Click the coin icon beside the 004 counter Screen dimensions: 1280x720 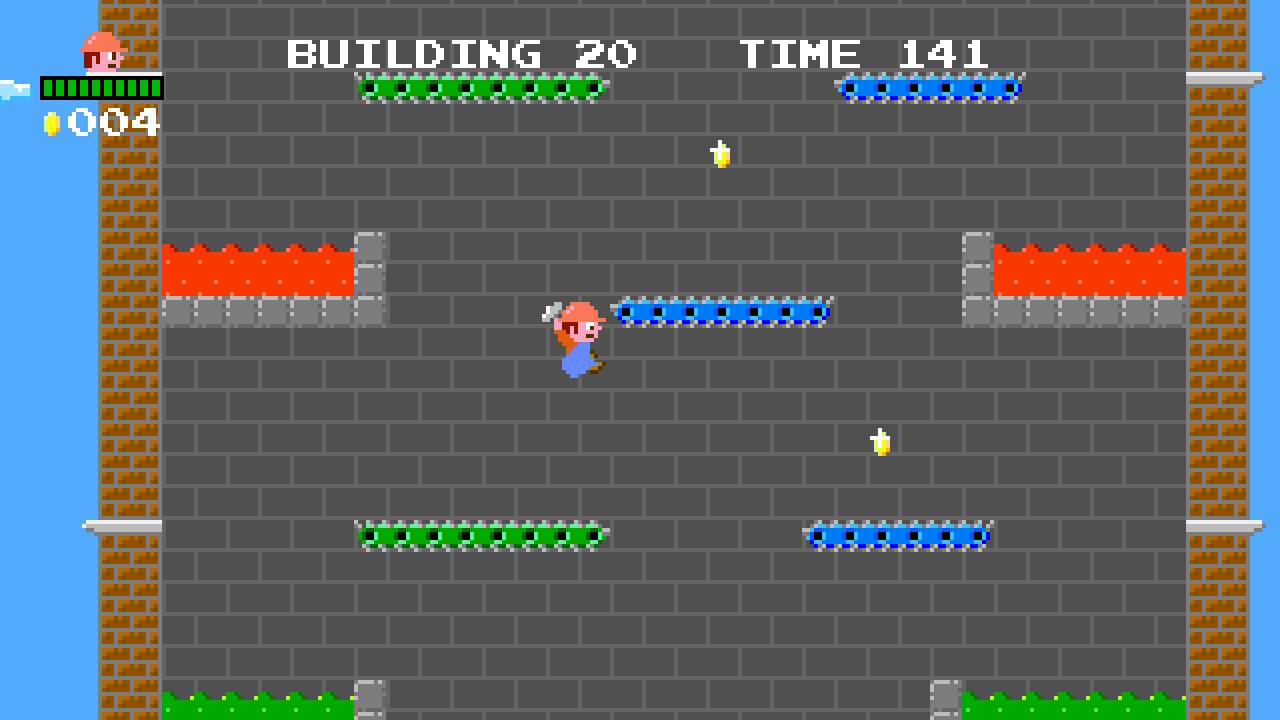pos(49,124)
